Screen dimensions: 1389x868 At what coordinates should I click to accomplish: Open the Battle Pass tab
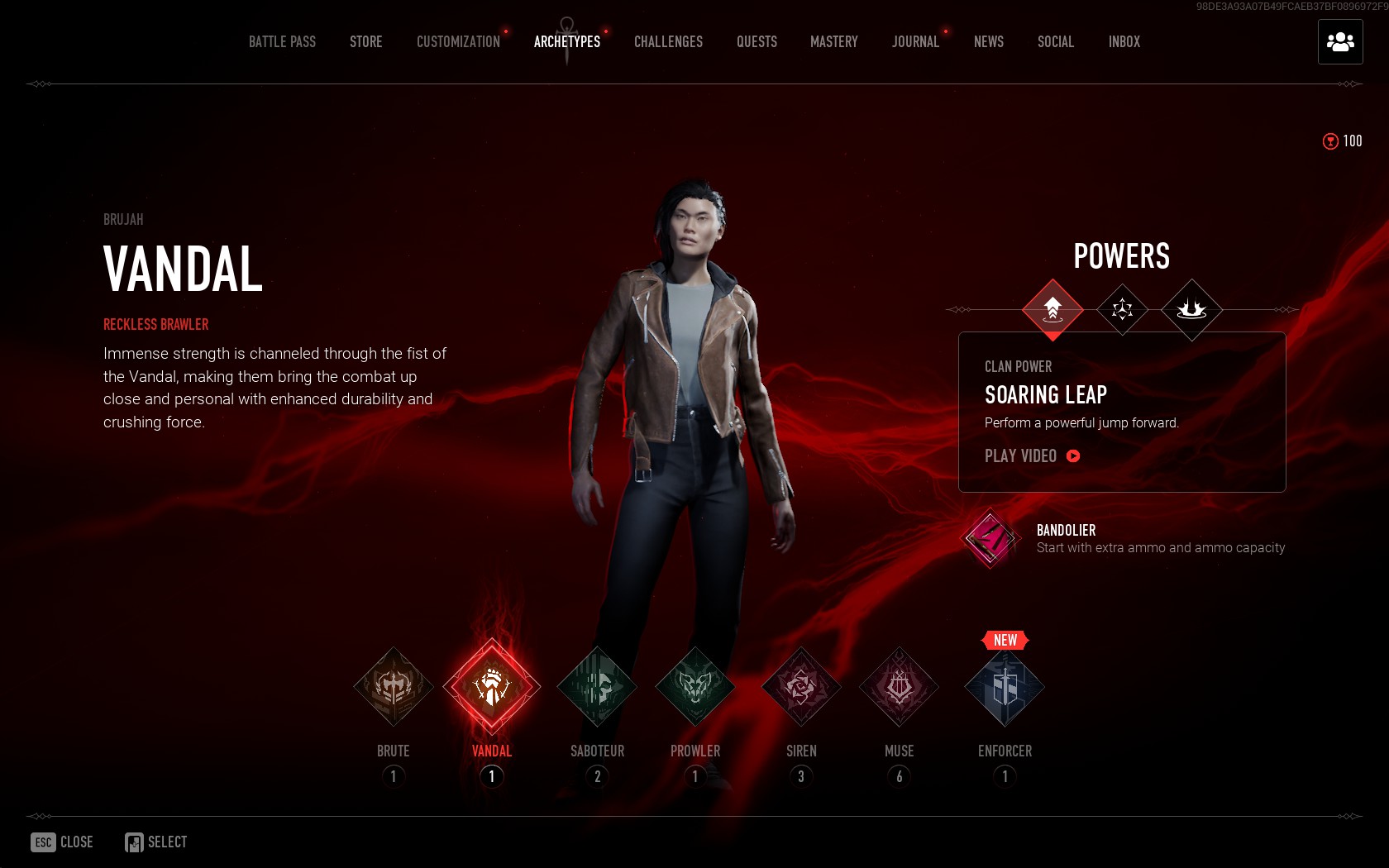pyautogui.click(x=282, y=42)
